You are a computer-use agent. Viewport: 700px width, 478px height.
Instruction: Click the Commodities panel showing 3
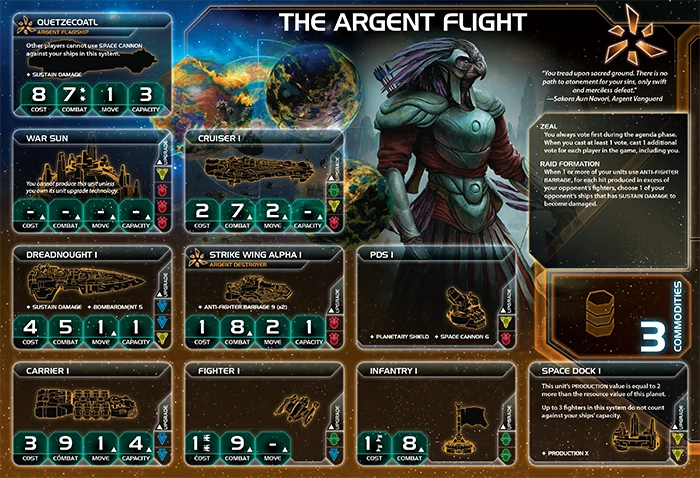coord(612,318)
